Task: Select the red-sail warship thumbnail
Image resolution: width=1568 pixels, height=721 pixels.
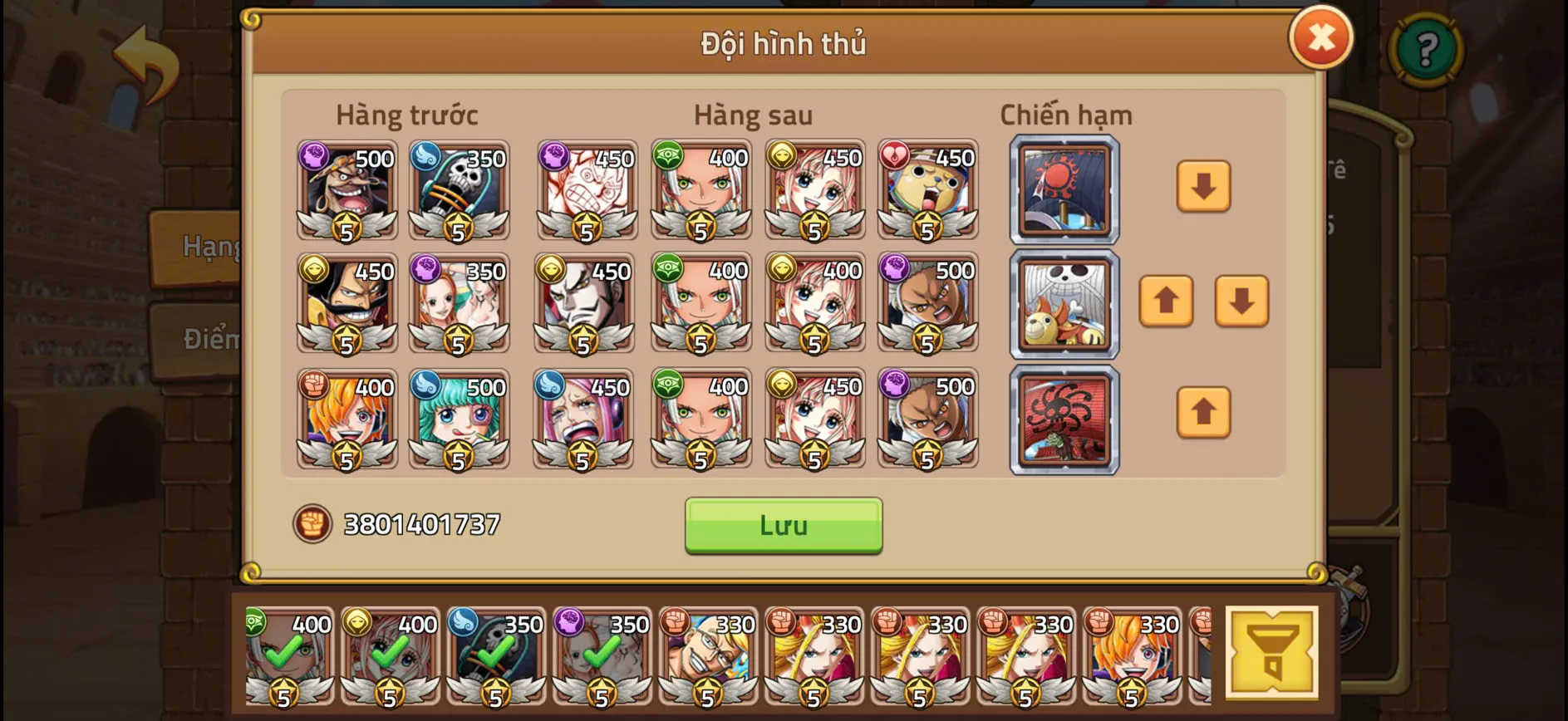Action: (1064, 418)
